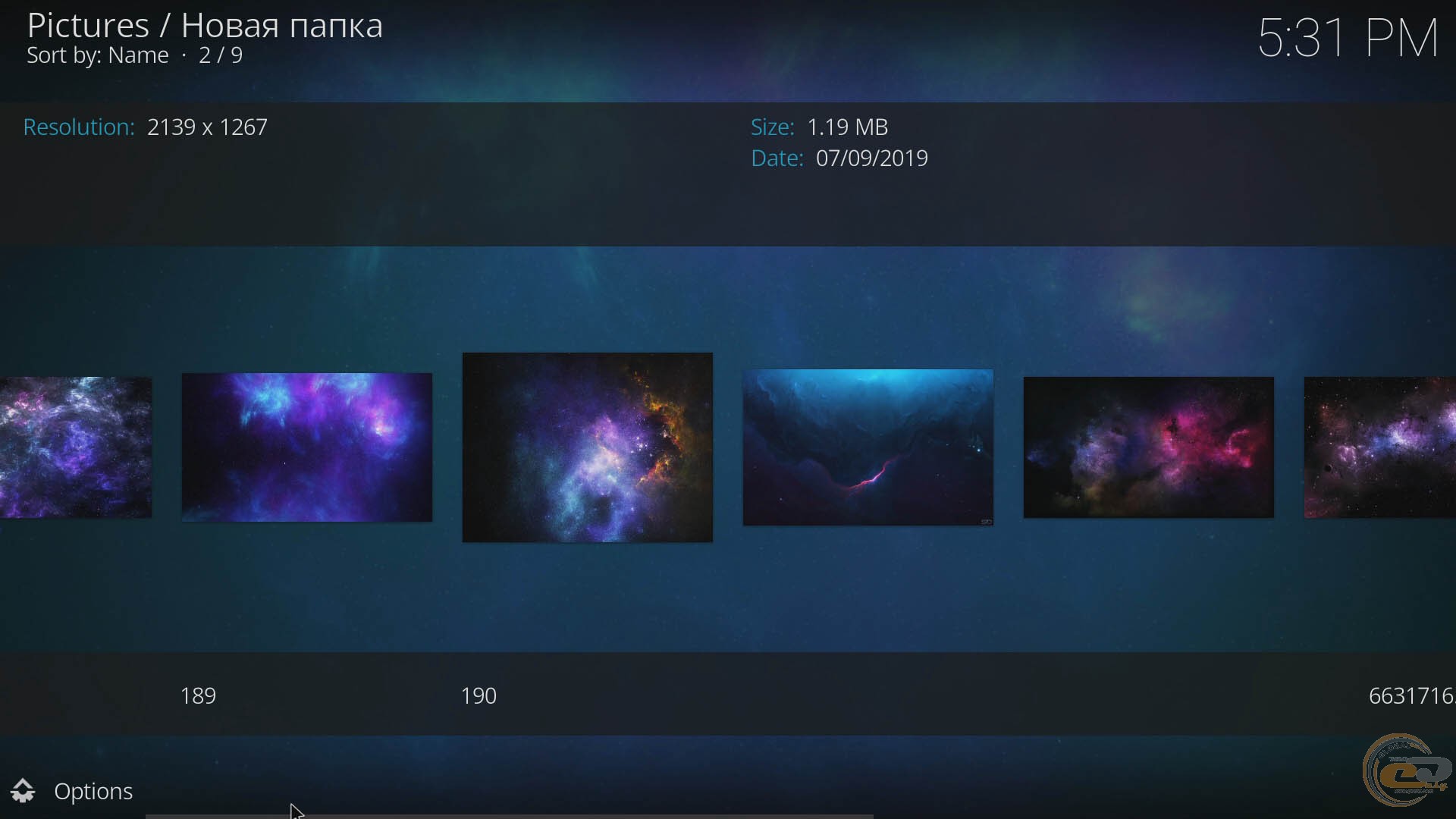Select the blue-purple nebula thumbnail labeled 189
This screenshot has width=1456, height=819.
tap(306, 447)
